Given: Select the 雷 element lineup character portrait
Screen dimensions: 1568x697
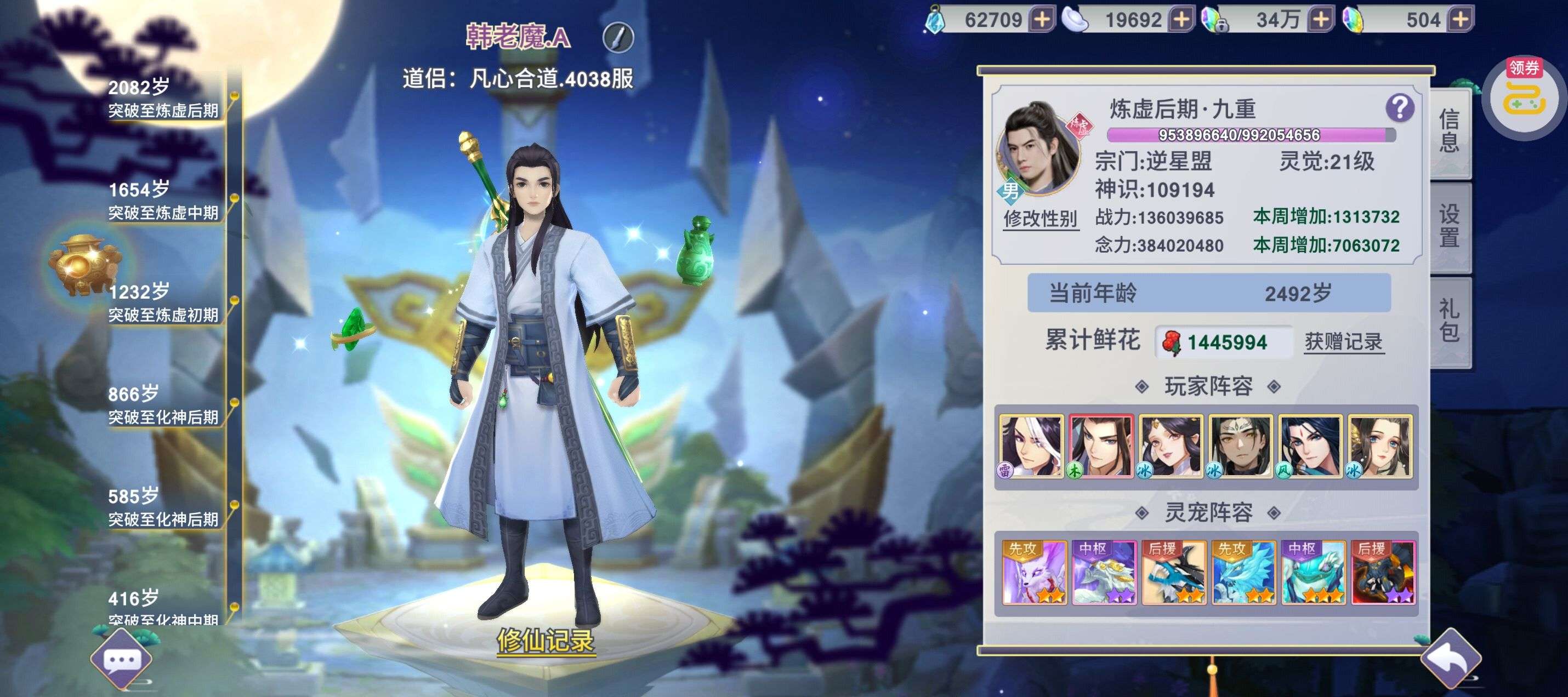Looking at the screenshot, I should [x=1031, y=446].
